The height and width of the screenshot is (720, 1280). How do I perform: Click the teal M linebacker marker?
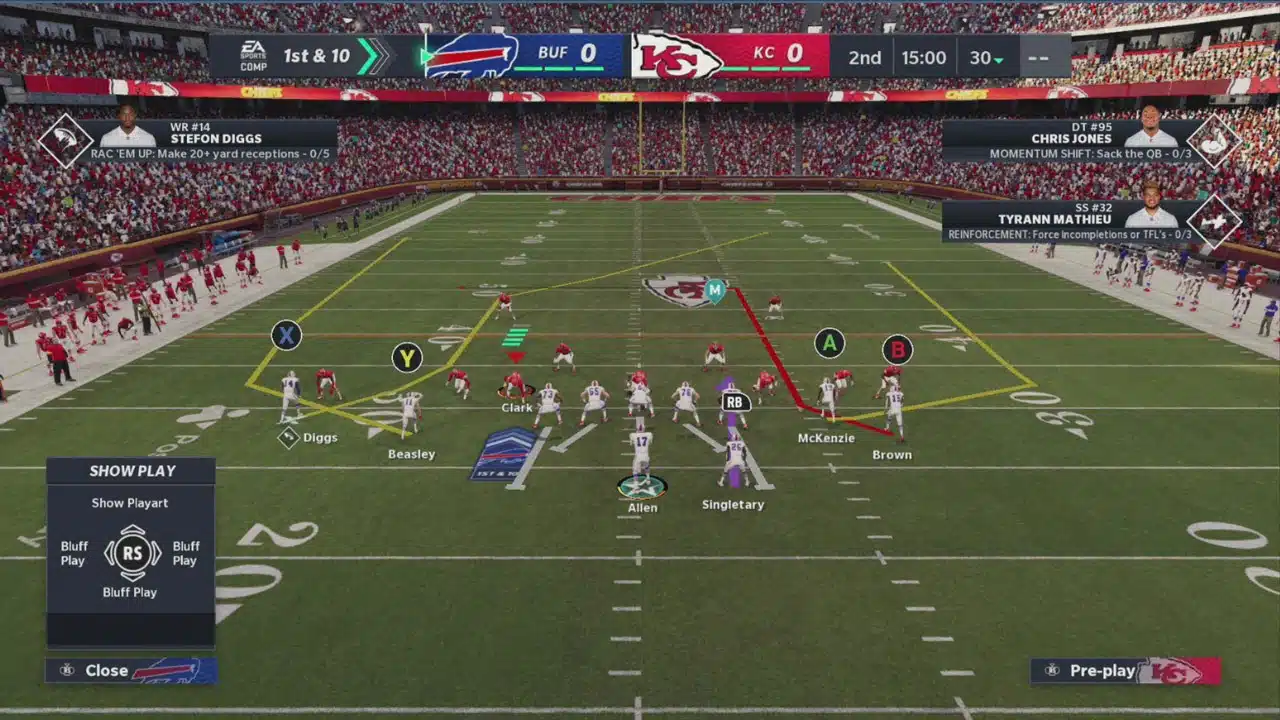coord(714,291)
